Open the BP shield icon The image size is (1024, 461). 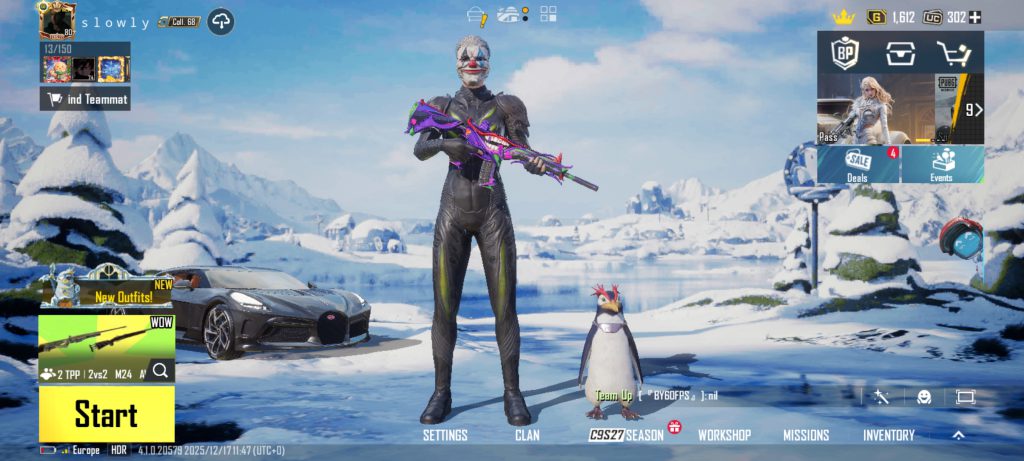(x=846, y=53)
